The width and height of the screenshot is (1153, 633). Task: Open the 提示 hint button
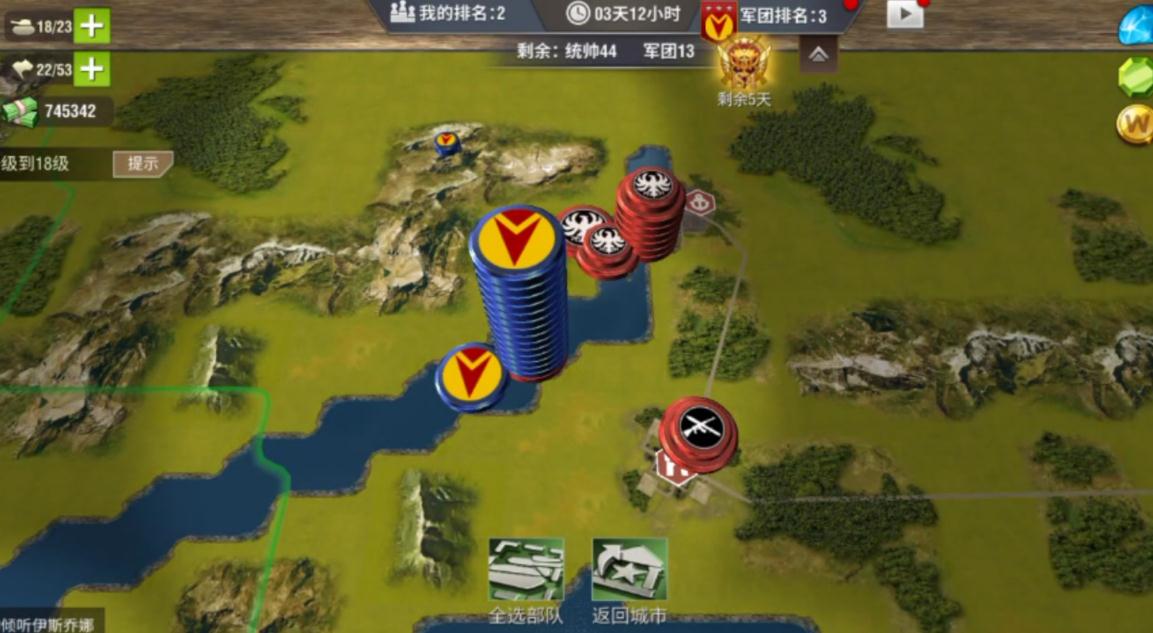[x=142, y=164]
